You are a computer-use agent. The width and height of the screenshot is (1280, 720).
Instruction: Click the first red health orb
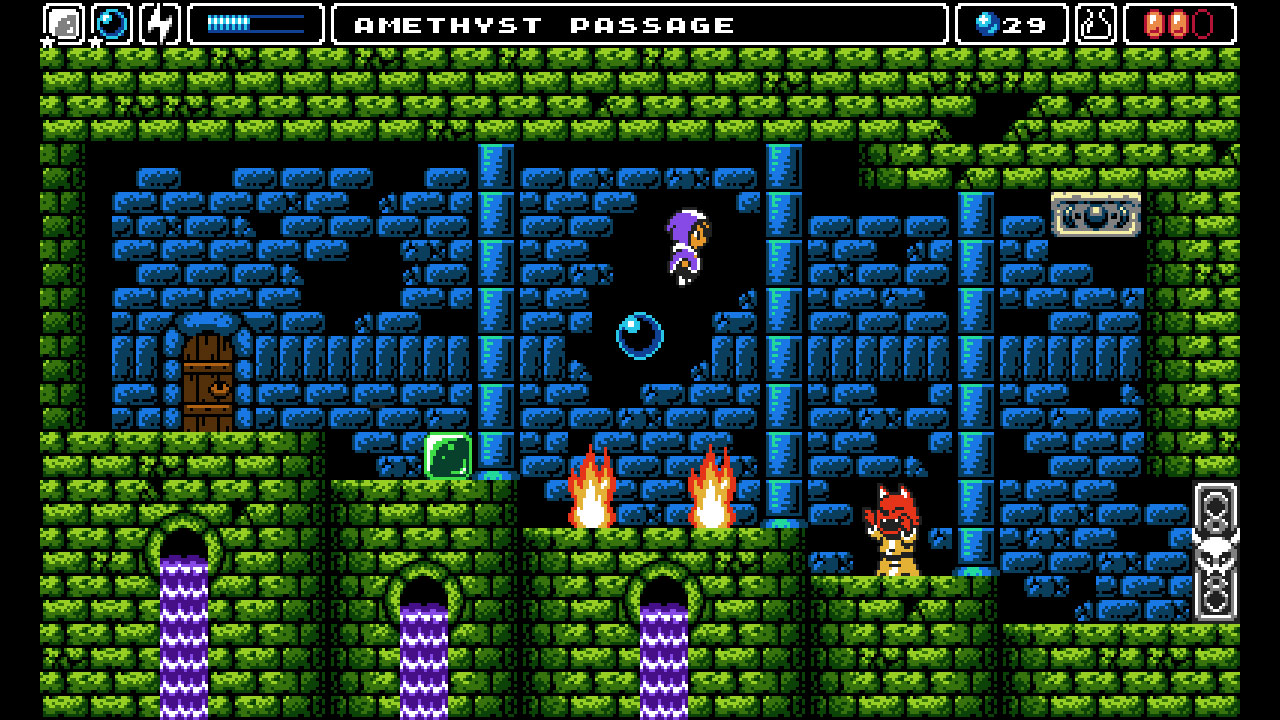[1155, 22]
